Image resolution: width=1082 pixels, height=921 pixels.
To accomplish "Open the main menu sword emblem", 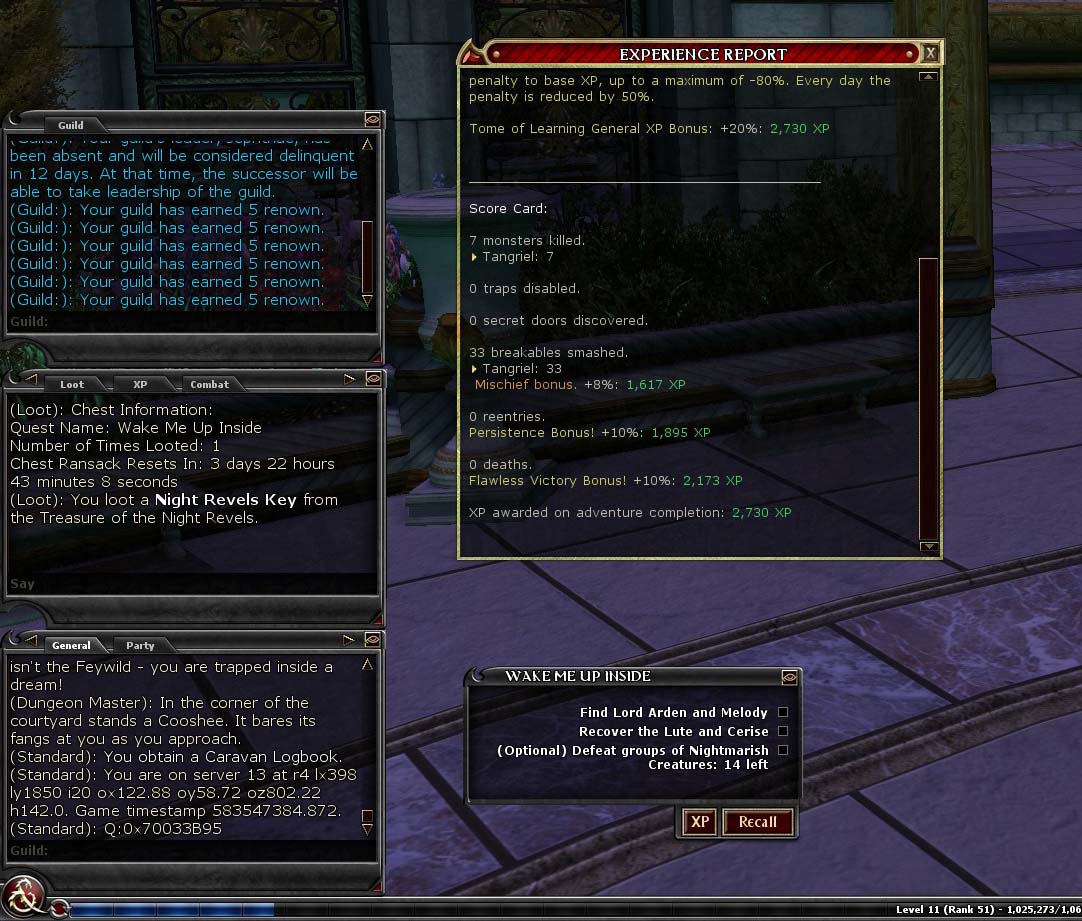I will (x=23, y=892).
